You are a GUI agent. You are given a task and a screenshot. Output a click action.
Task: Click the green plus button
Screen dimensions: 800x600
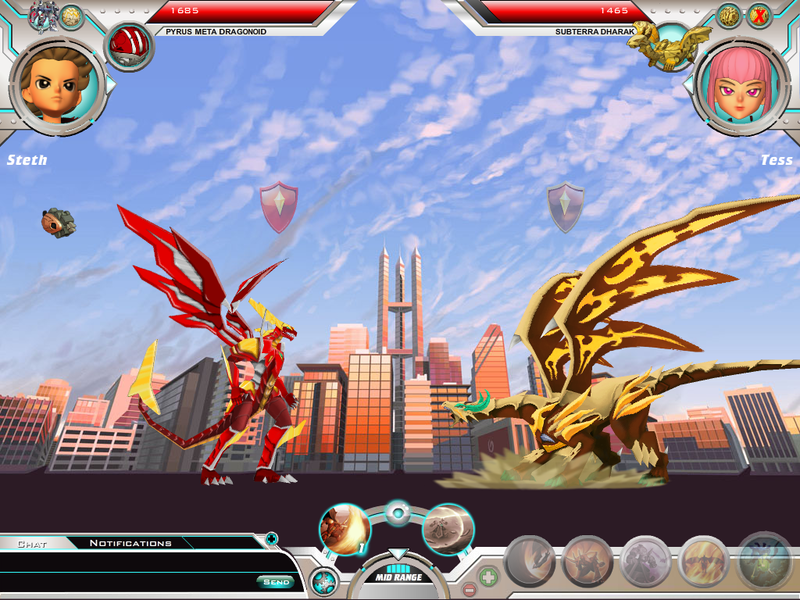point(488,577)
